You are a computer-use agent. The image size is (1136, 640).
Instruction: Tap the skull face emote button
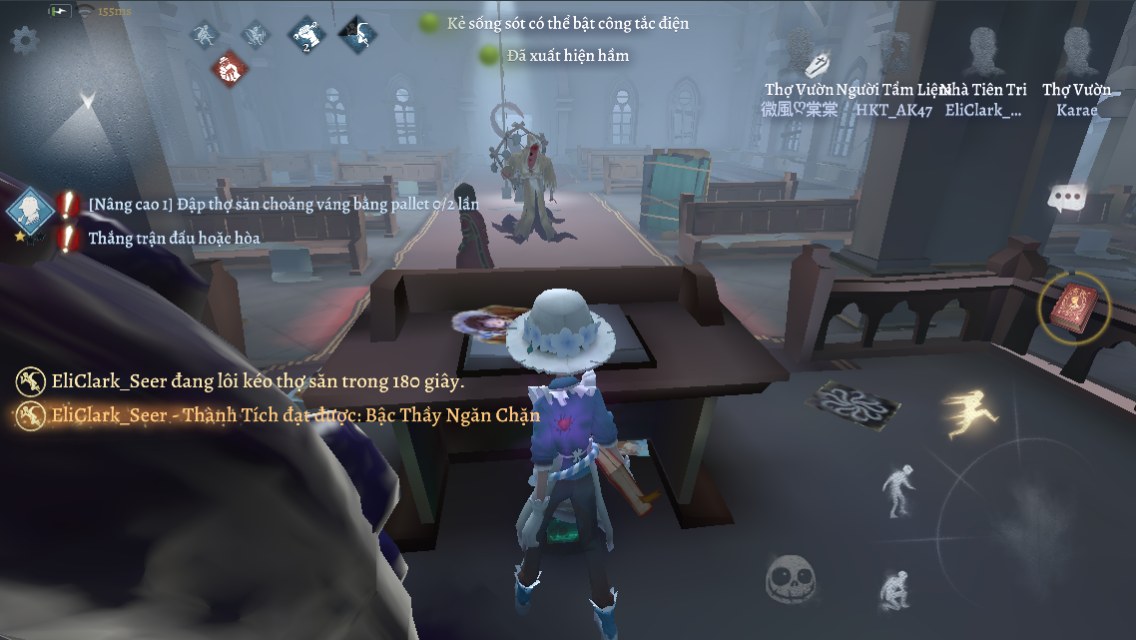point(791,580)
